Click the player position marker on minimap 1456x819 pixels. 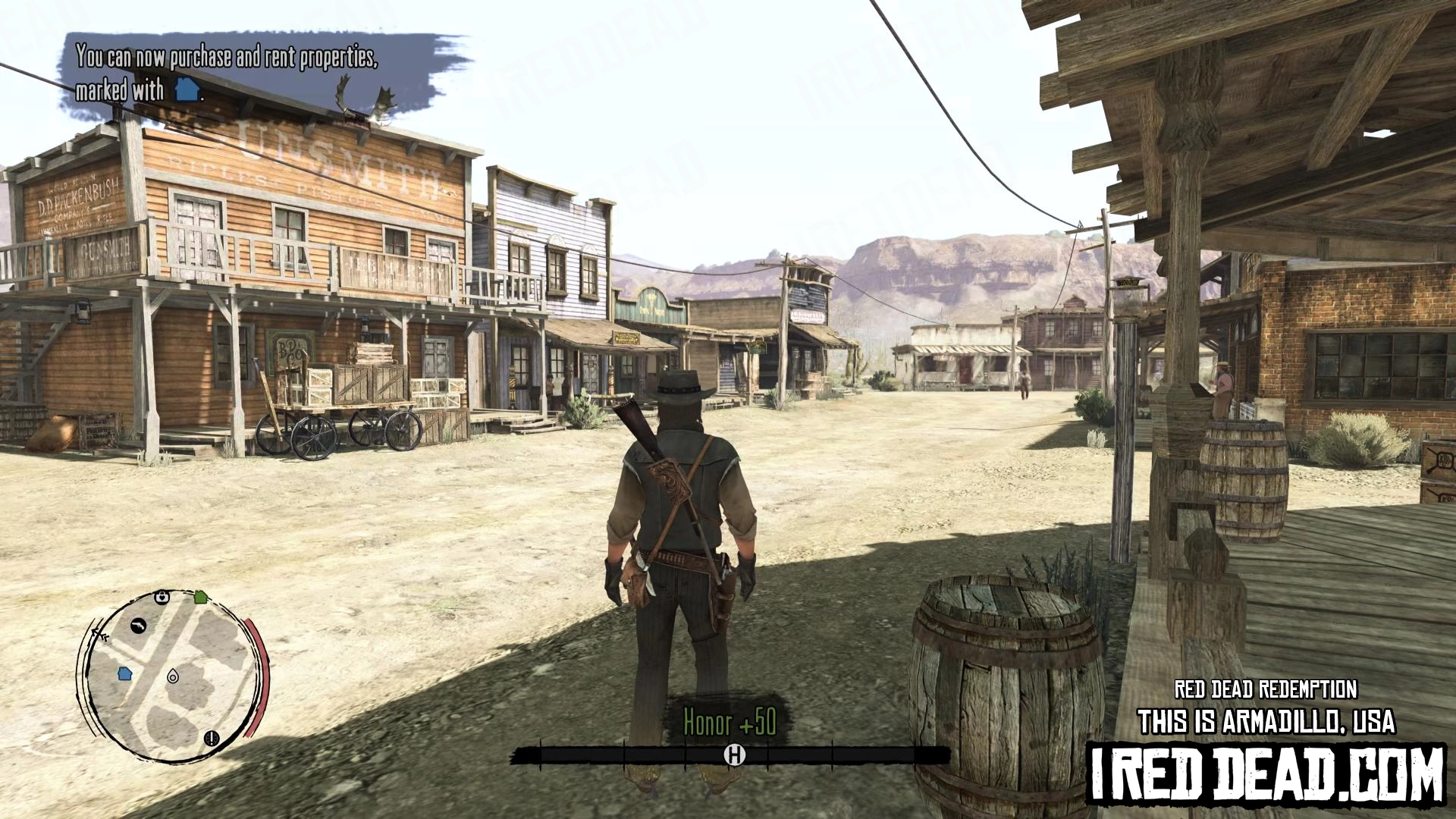(x=173, y=676)
